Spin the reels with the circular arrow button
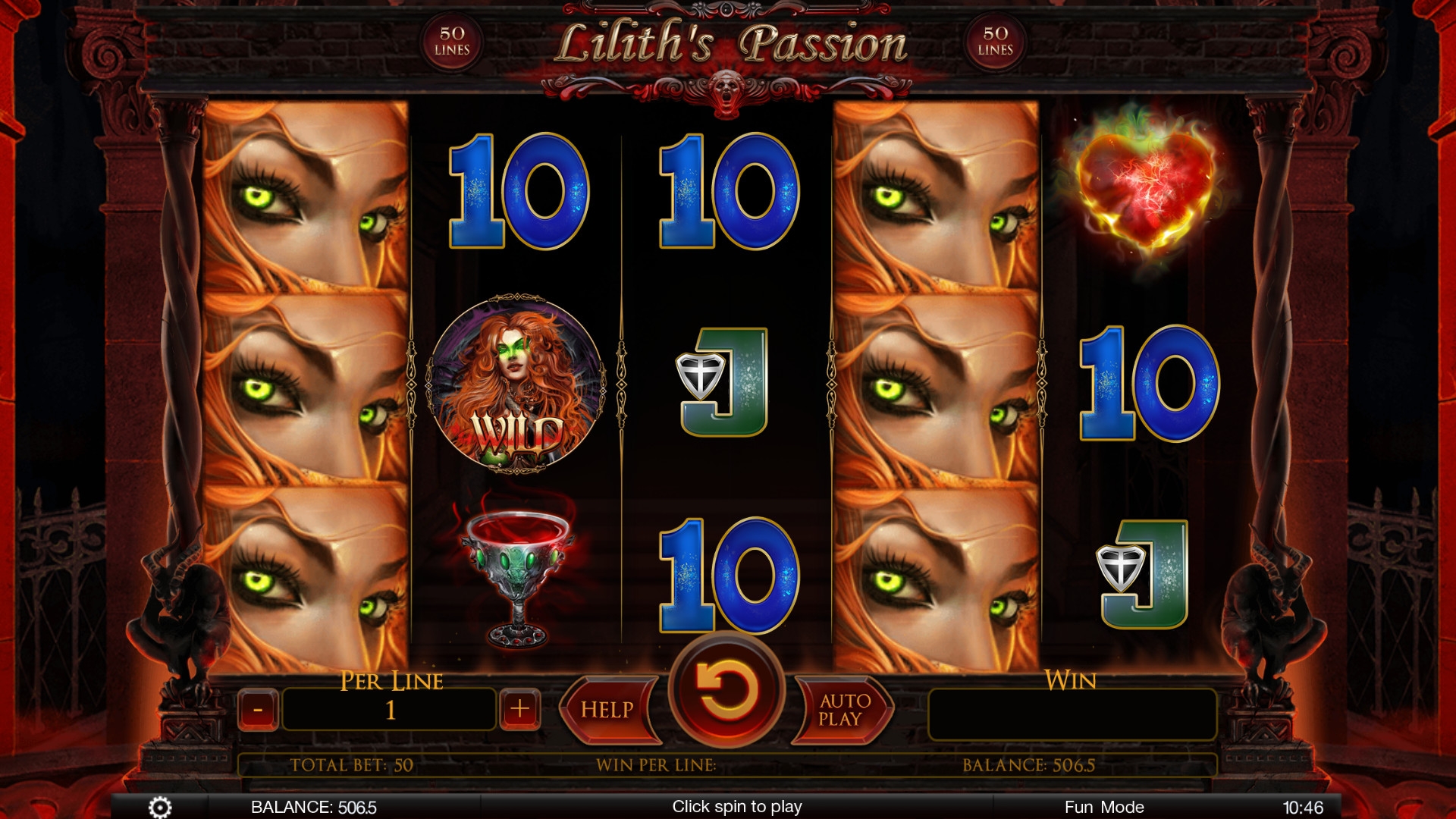Screen dimensions: 1456x819 (x=726, y=690)
